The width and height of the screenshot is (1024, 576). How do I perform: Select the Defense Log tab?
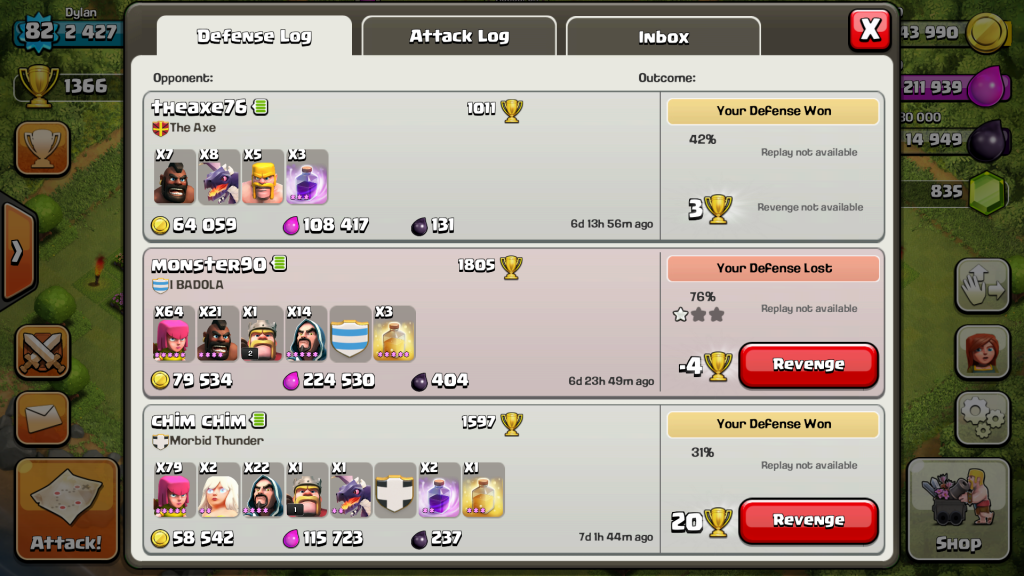pos(254,37)
